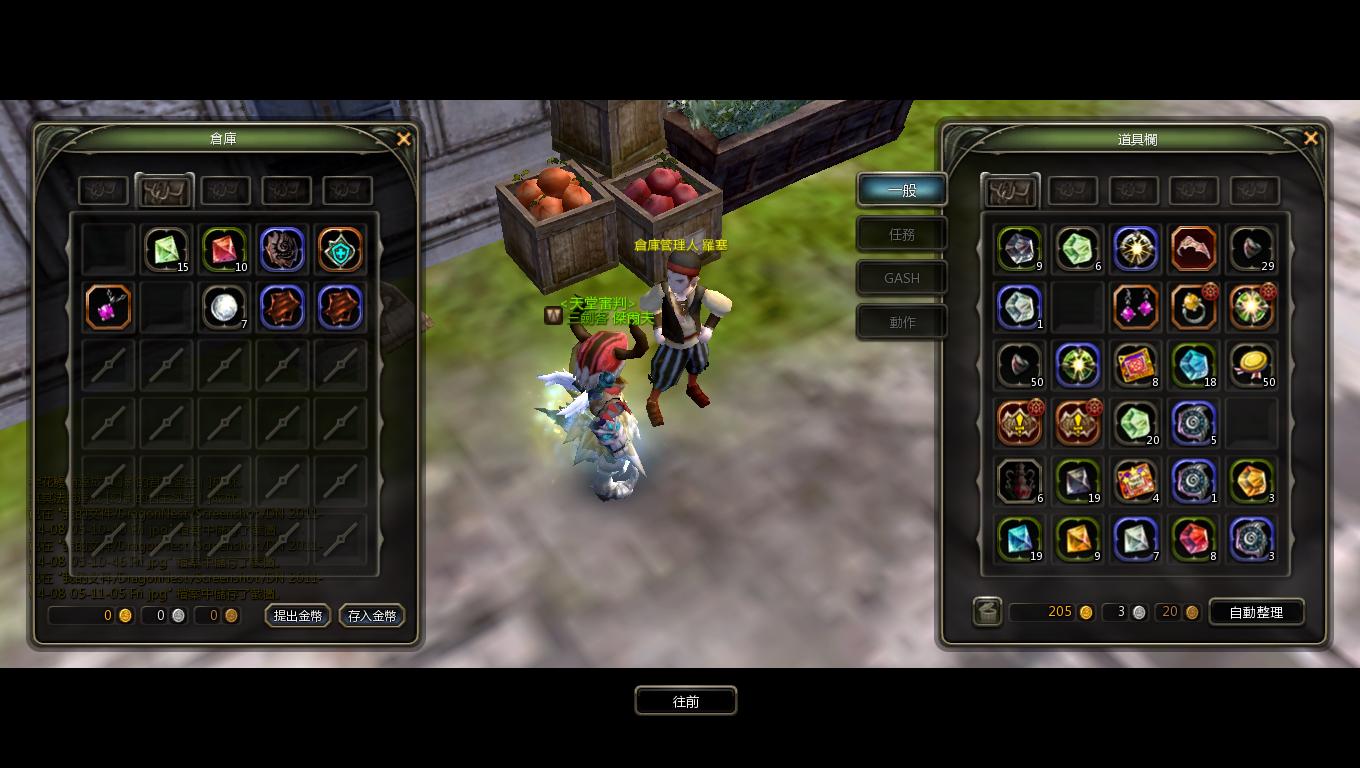Pick the red gem stack of 10 in storage

[224, 249]
